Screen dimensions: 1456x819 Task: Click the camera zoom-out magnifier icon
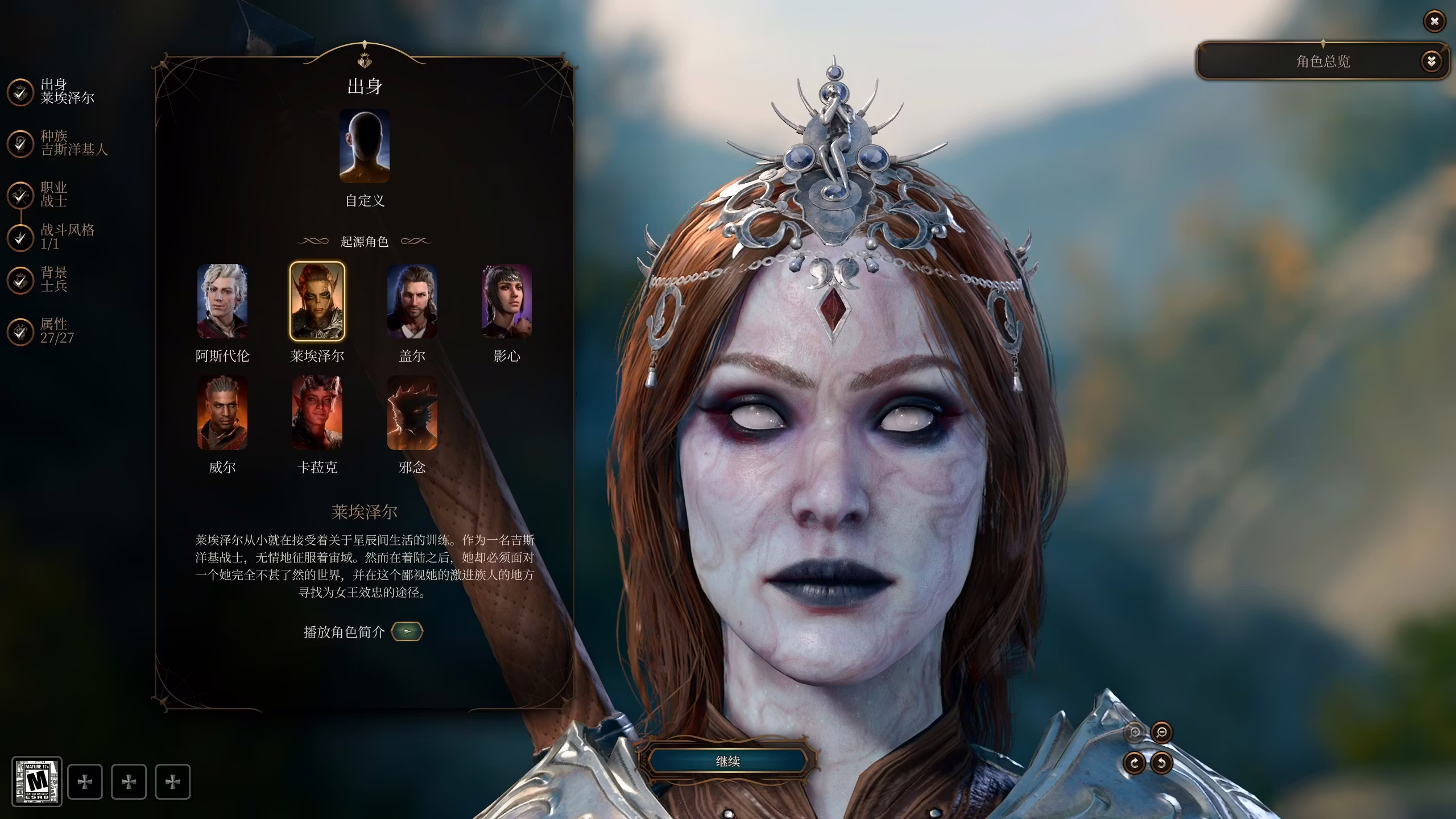pos(1161,733)
